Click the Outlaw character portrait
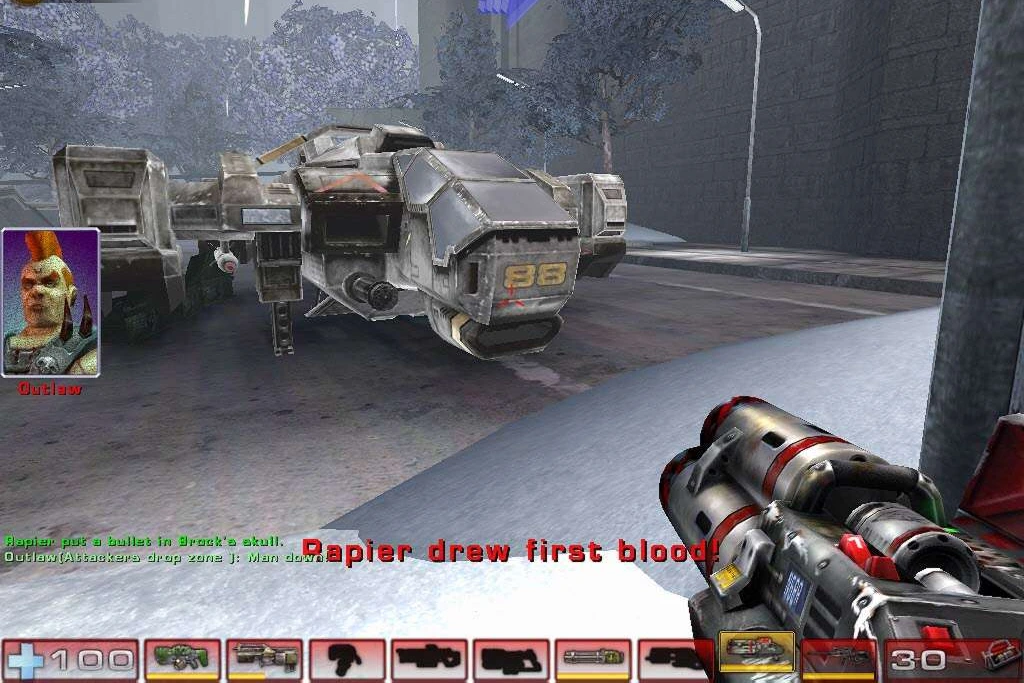Viewport: 1024px width, 683px height. pyautogui.click(x=51, y=303)
